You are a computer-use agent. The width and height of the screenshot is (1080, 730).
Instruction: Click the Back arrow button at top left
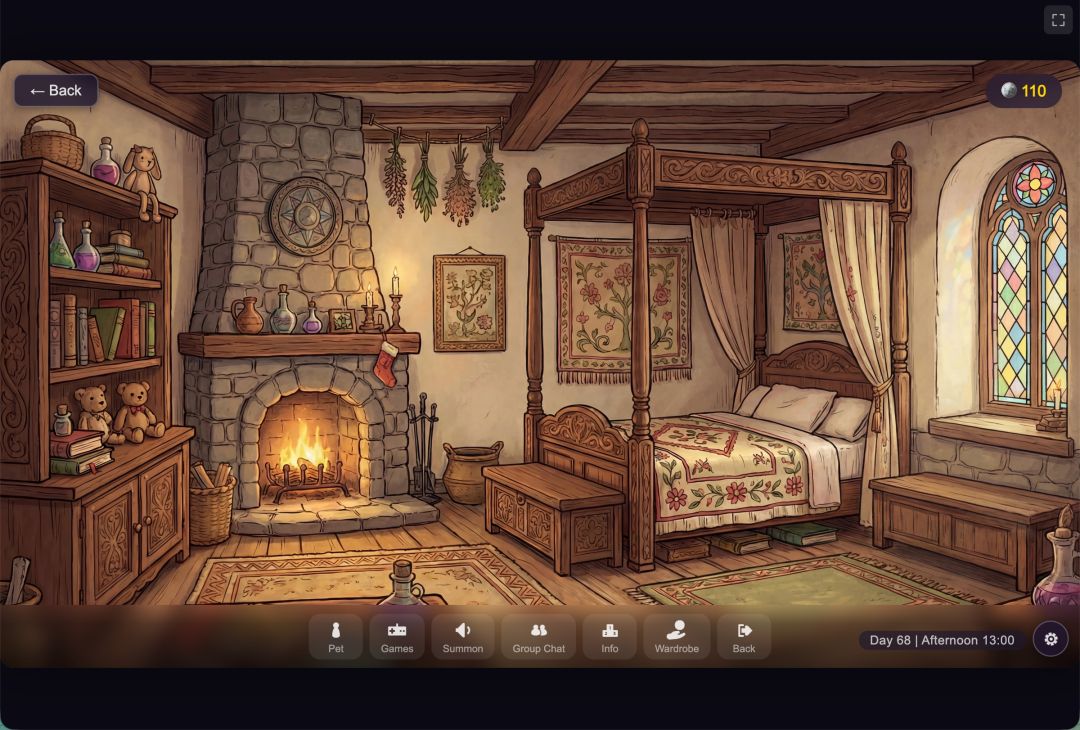pyautogui.click(x=56, y=91)
